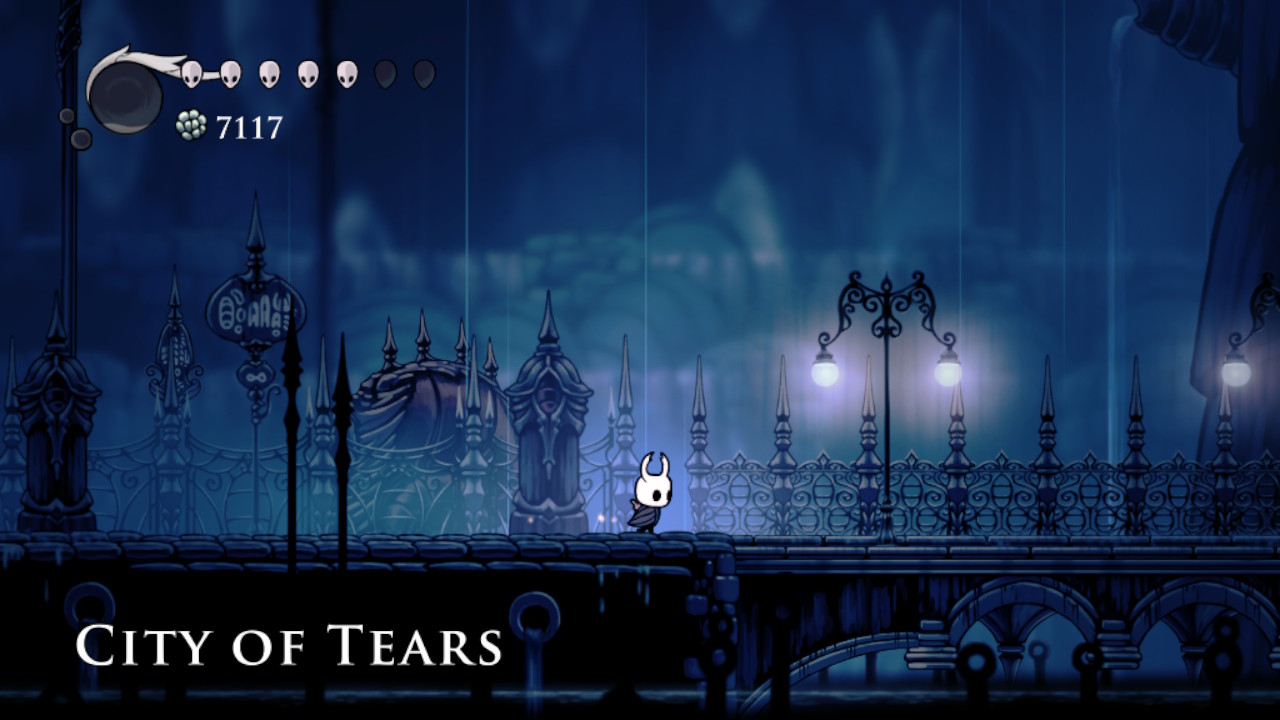Click the Geo currency icon
The height and width of the screenshot is (720, 1280).
(x=191, y=124)
